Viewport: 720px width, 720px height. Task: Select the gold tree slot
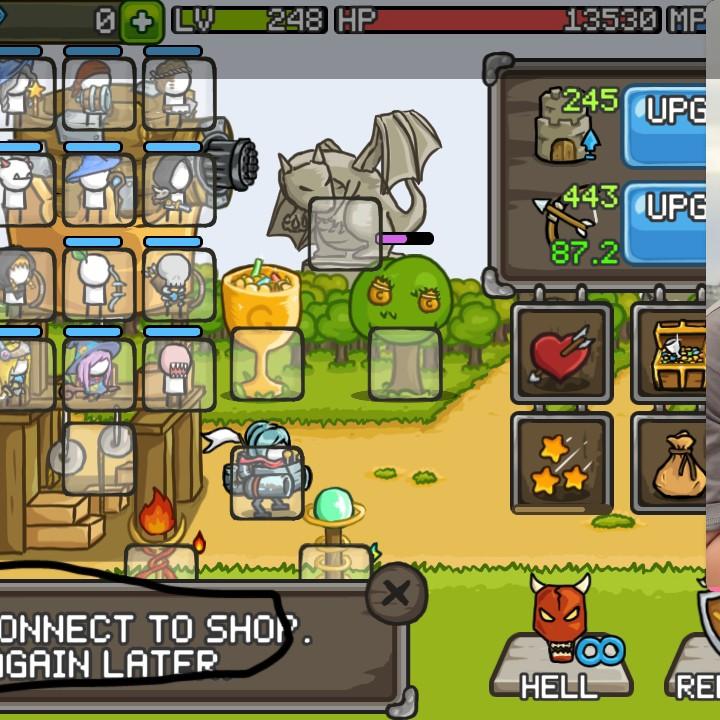pyautogui.click(x=404, y=364)
